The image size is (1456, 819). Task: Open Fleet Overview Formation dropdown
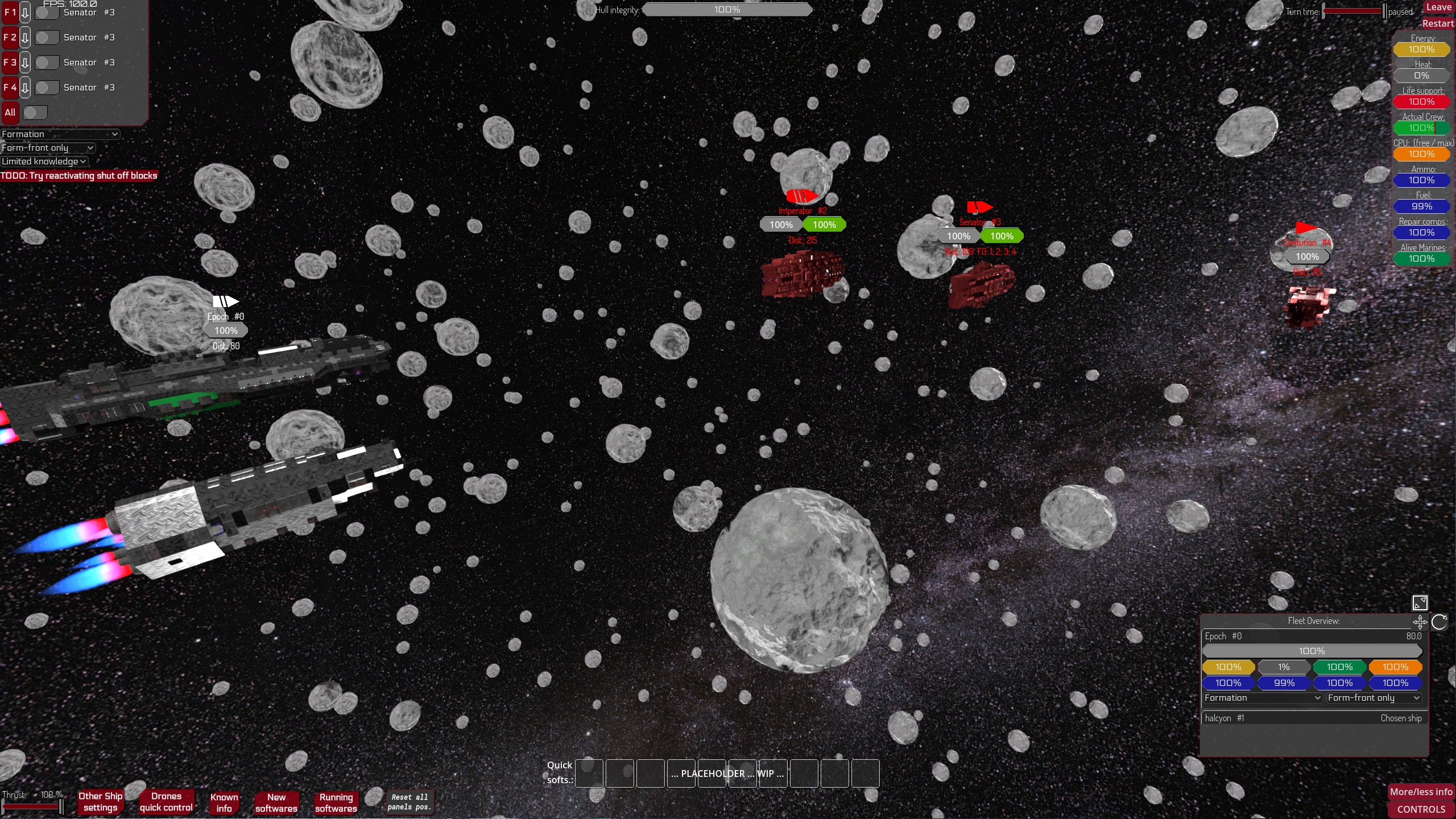pyautogui.click(x=1262, y=698)
